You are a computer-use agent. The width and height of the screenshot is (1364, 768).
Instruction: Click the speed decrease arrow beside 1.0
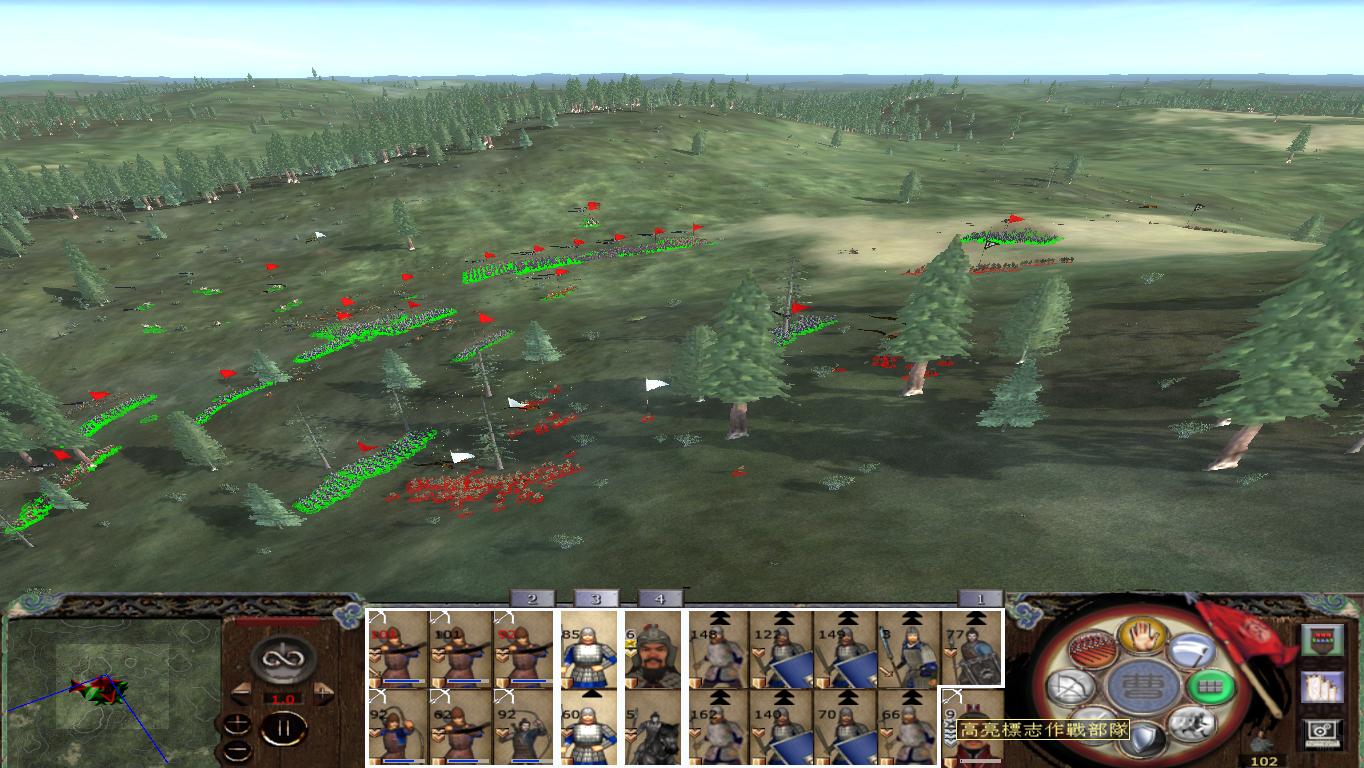point(241,692)
